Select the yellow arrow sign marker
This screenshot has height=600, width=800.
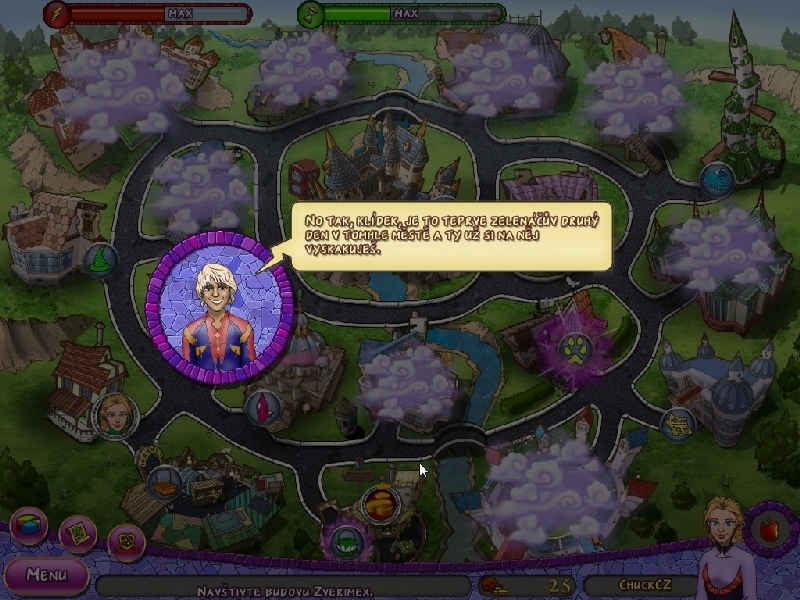pos(679,424)
